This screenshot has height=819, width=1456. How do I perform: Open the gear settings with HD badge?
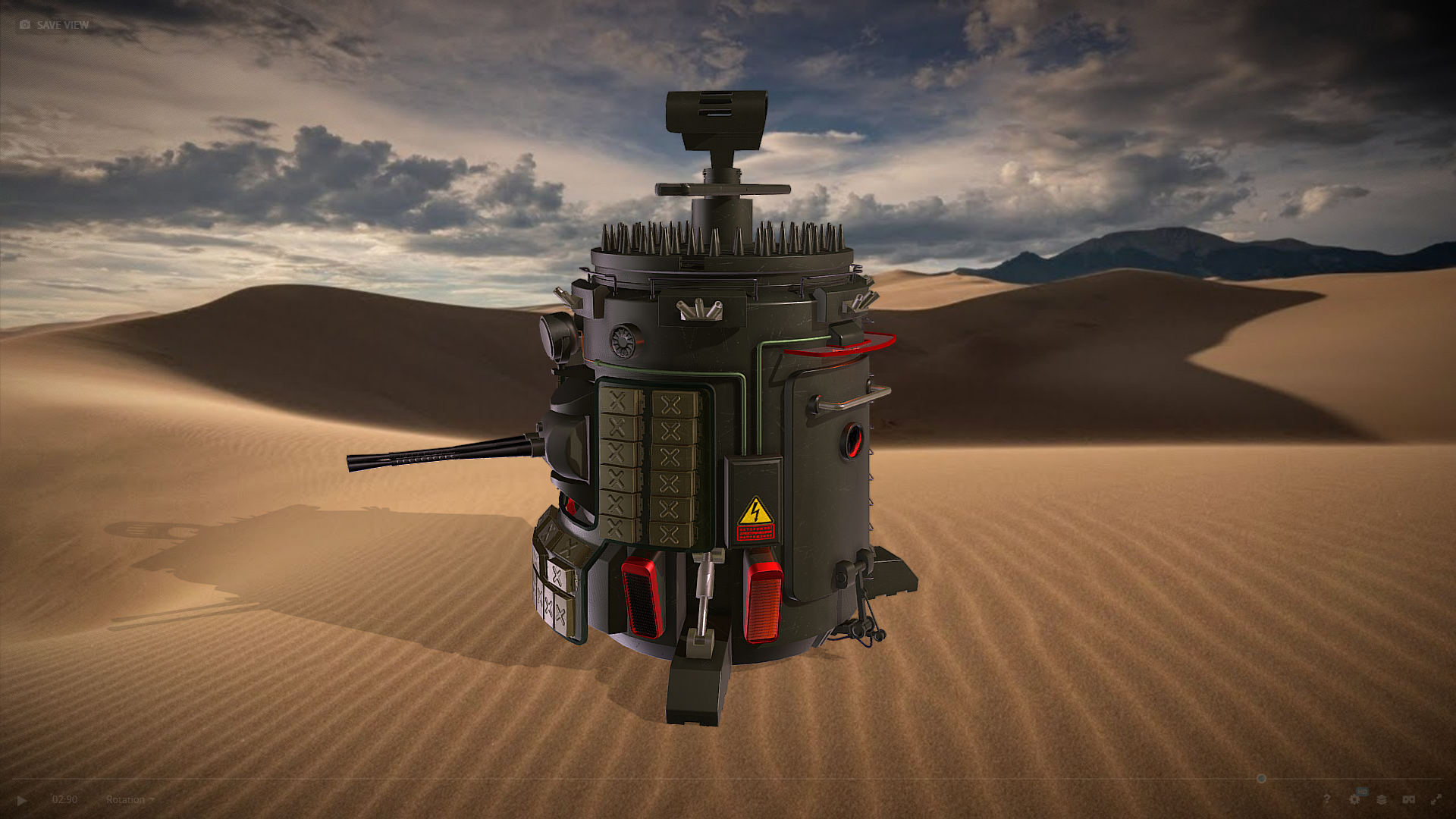[1355, 799]
